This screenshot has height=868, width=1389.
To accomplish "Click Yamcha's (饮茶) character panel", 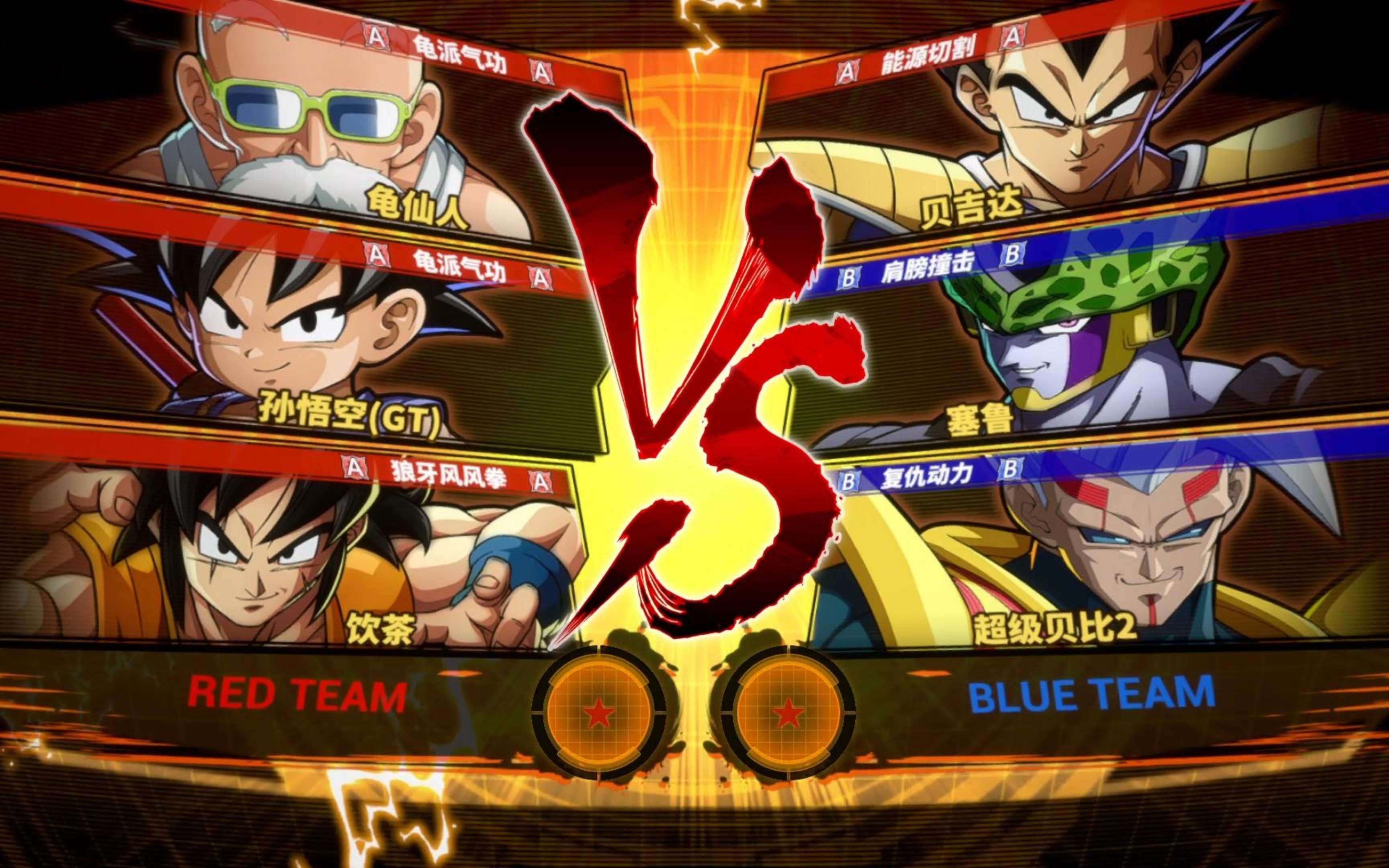I will (x=287, y=551).
